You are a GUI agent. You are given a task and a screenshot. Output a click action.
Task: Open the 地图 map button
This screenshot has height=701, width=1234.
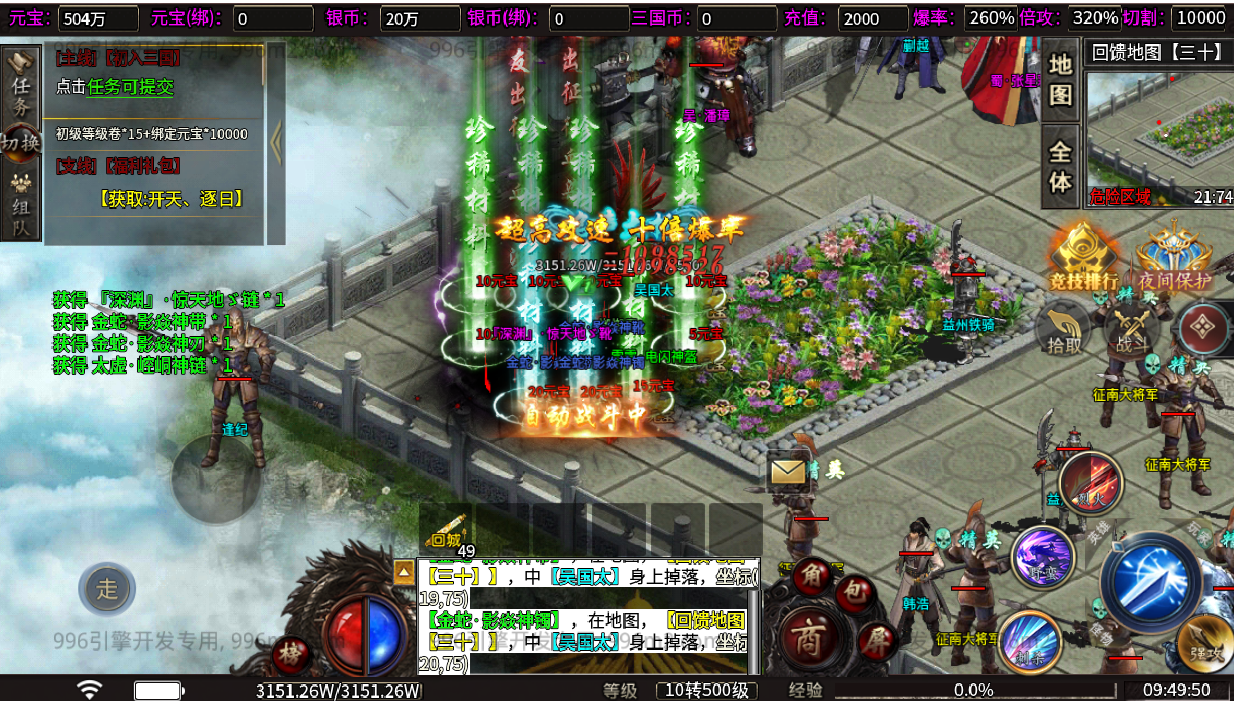[x=1060, y=80]
